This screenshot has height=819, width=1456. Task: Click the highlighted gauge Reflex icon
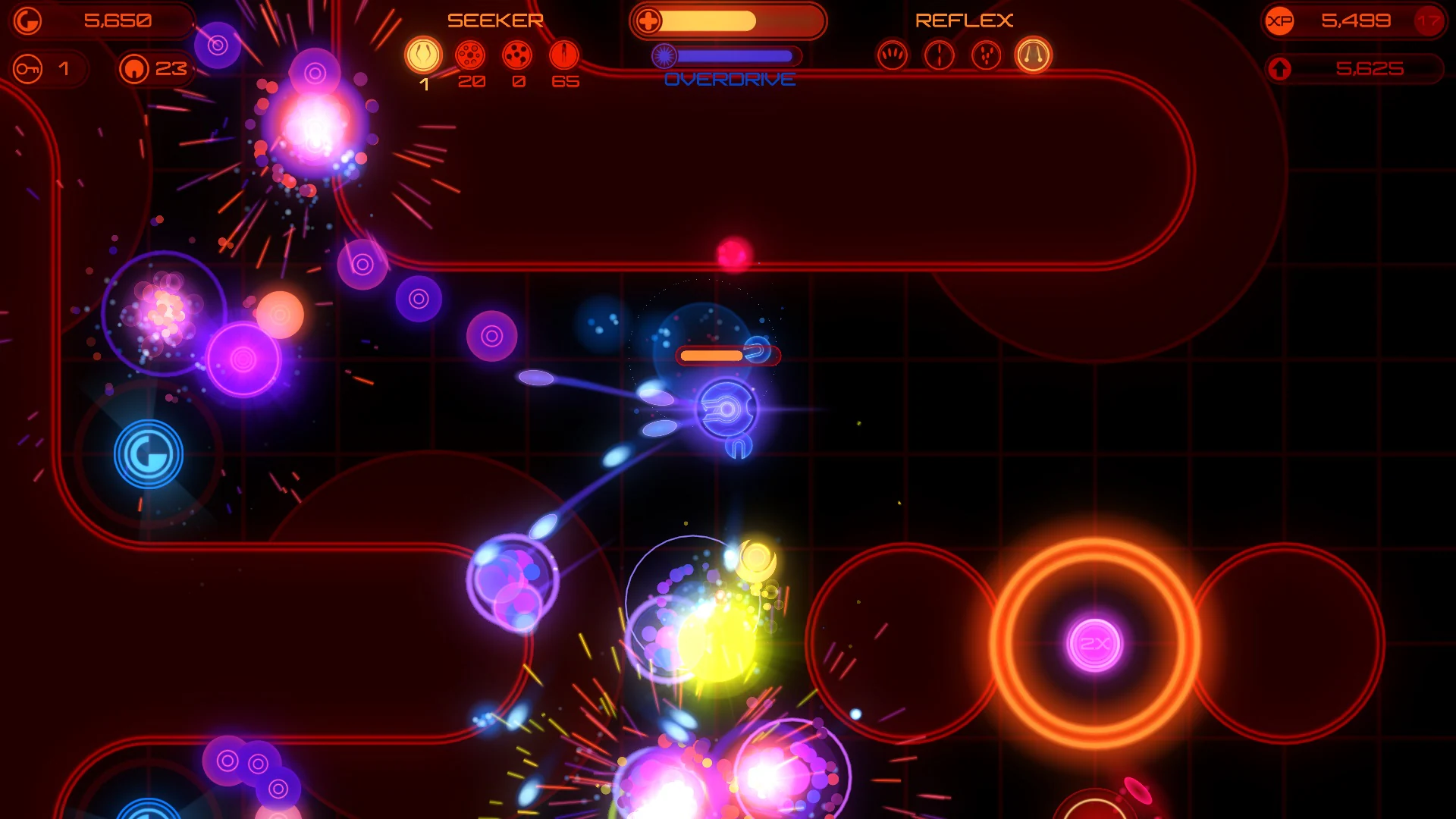tap(1033, 55)
